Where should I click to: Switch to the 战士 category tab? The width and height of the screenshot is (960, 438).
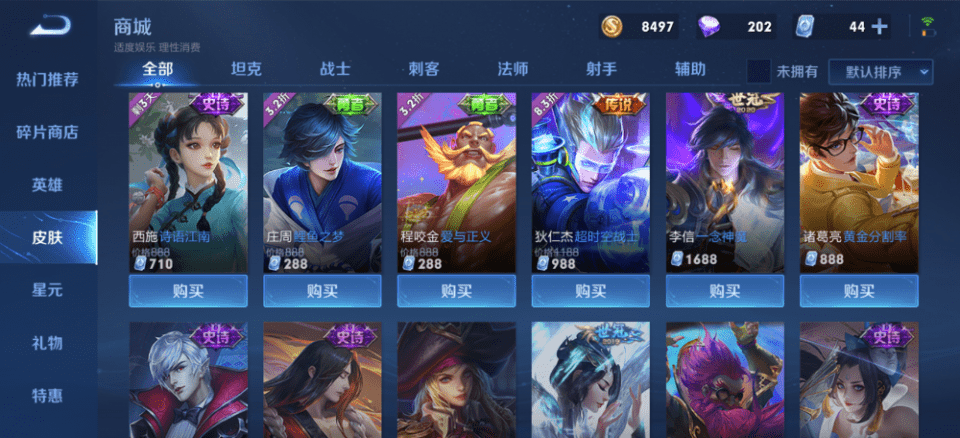335,69
